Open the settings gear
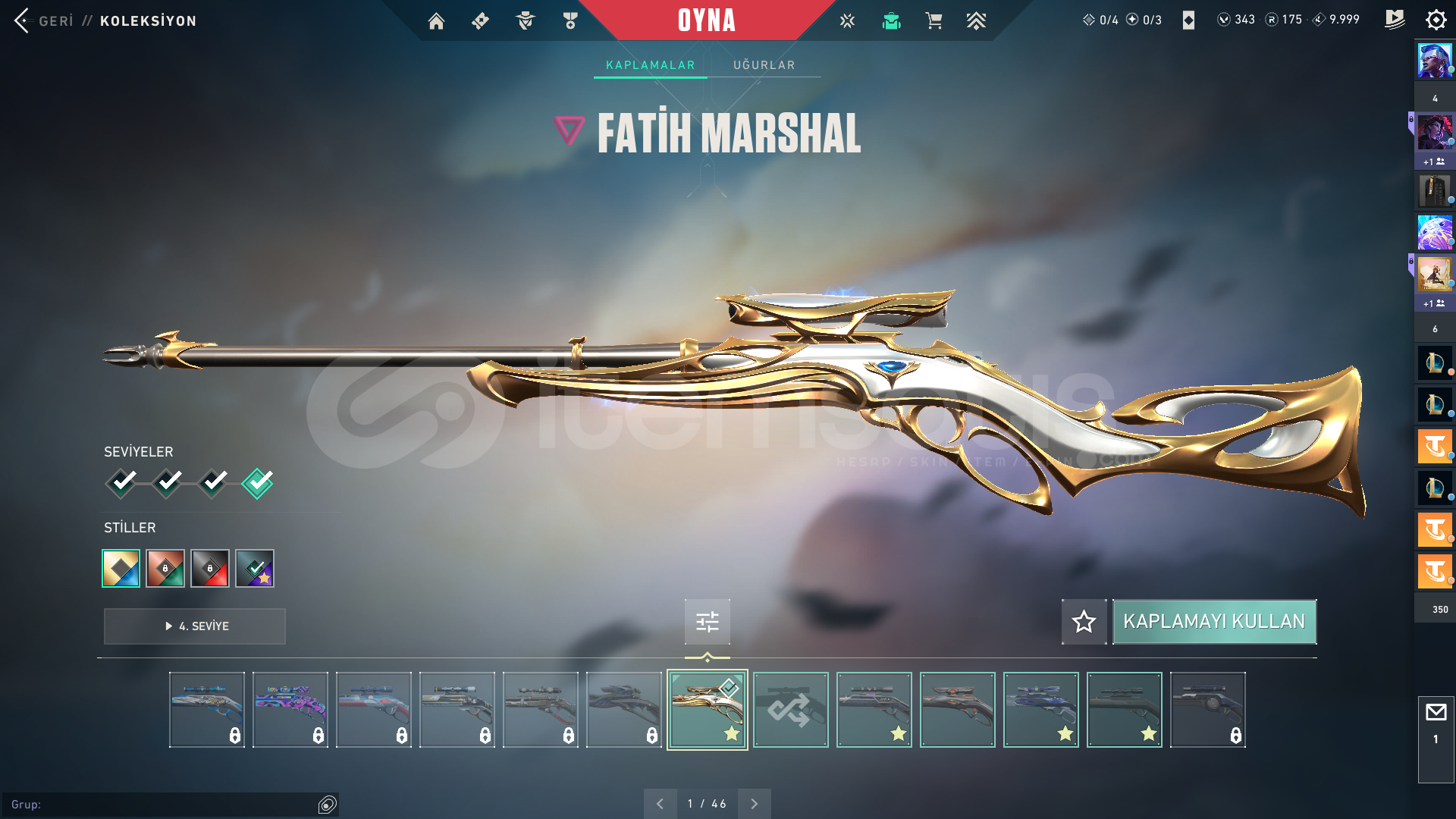Screen dimensions: 1456x819 [1436, 20]
